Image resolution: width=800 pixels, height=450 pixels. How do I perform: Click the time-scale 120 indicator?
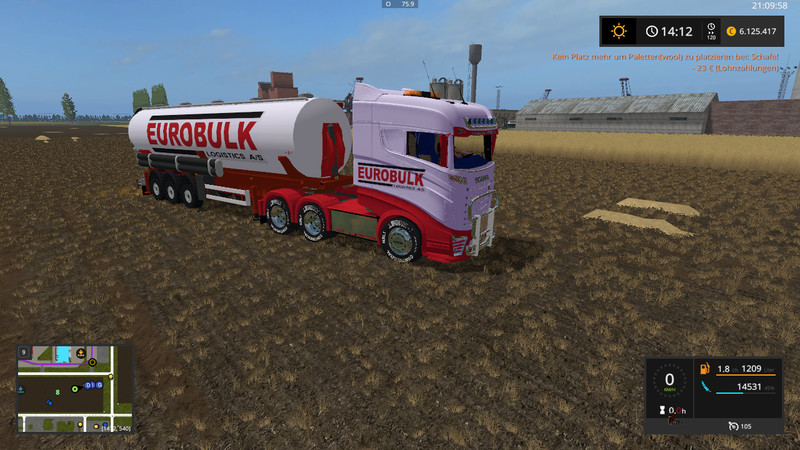pos(711,32)
